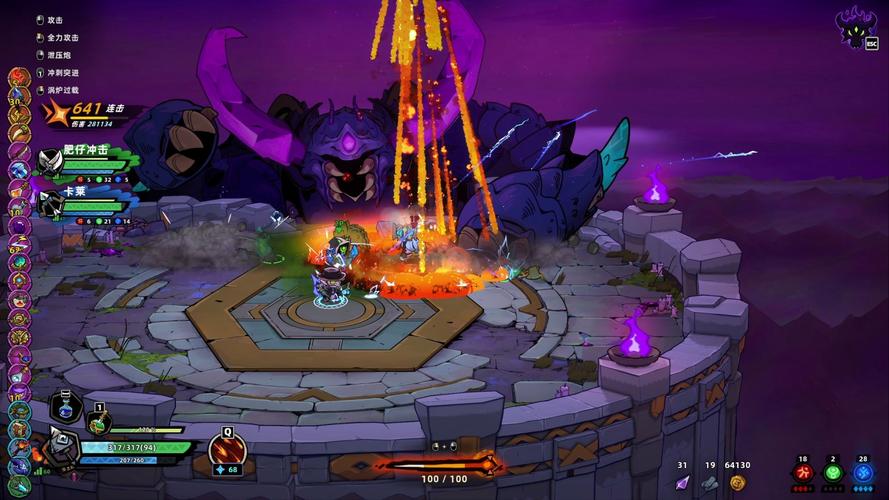Click teammate 卡莱's portrait
Screen dimensions: 889x500
[50, 202]
